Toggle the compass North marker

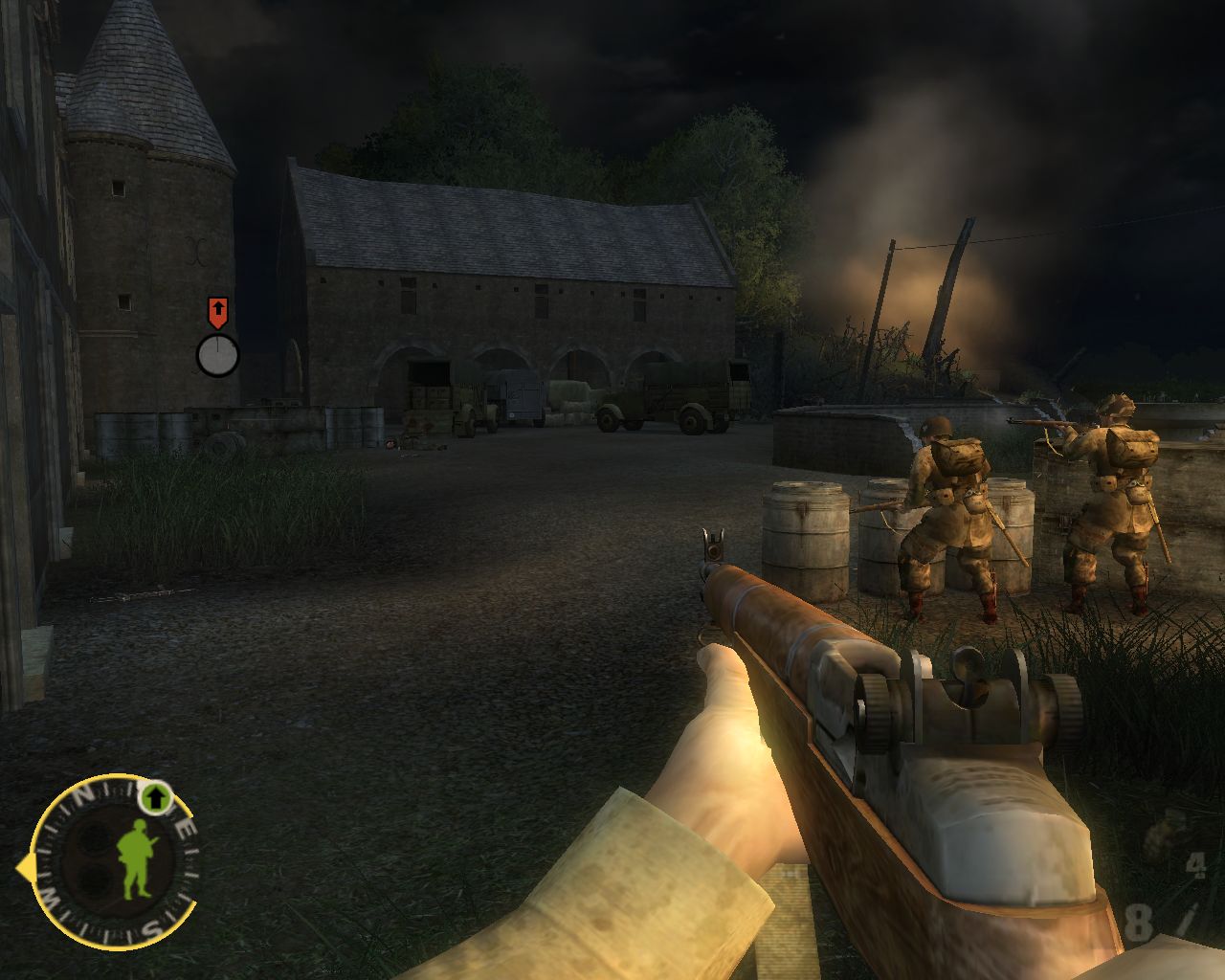[x=83, y=793]
